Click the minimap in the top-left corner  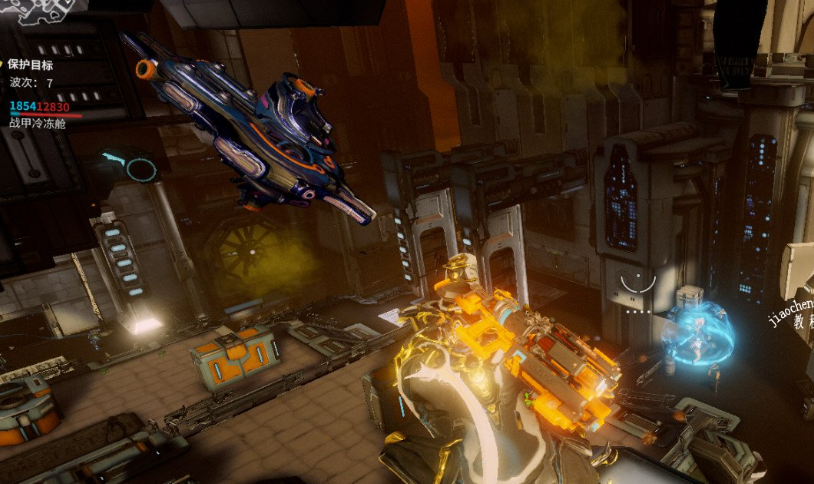(42, 10)
